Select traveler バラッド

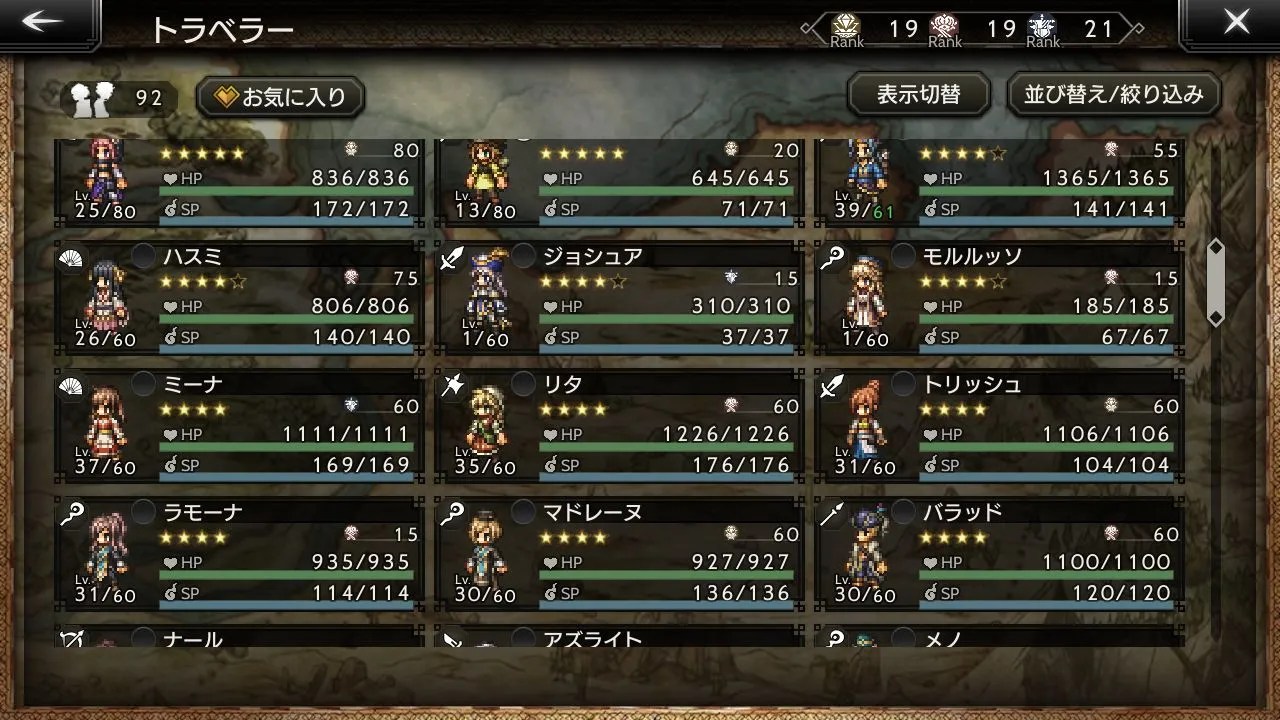point(998,553)
